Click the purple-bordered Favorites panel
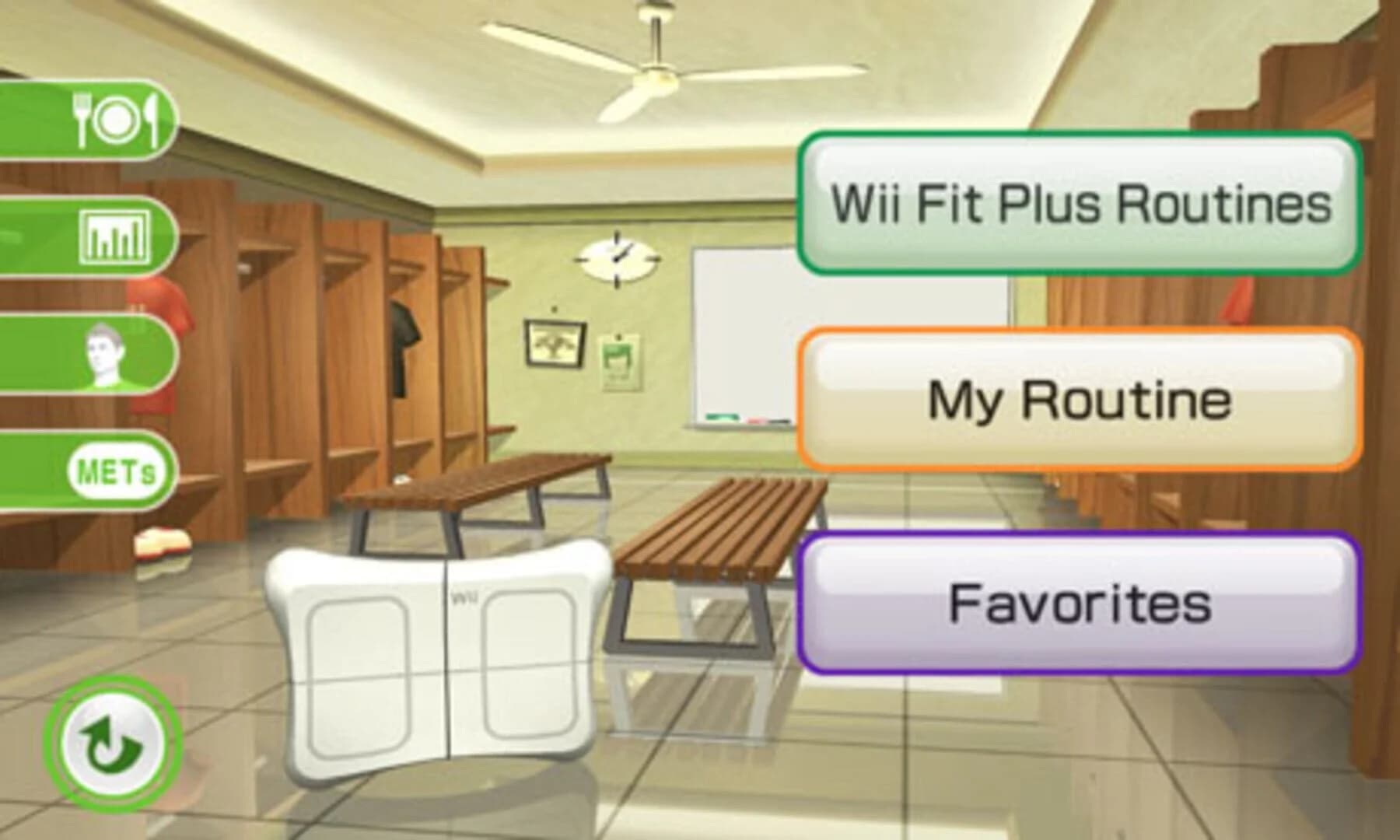Screen dimensions: 1400x840 [x=1081, y=603]
